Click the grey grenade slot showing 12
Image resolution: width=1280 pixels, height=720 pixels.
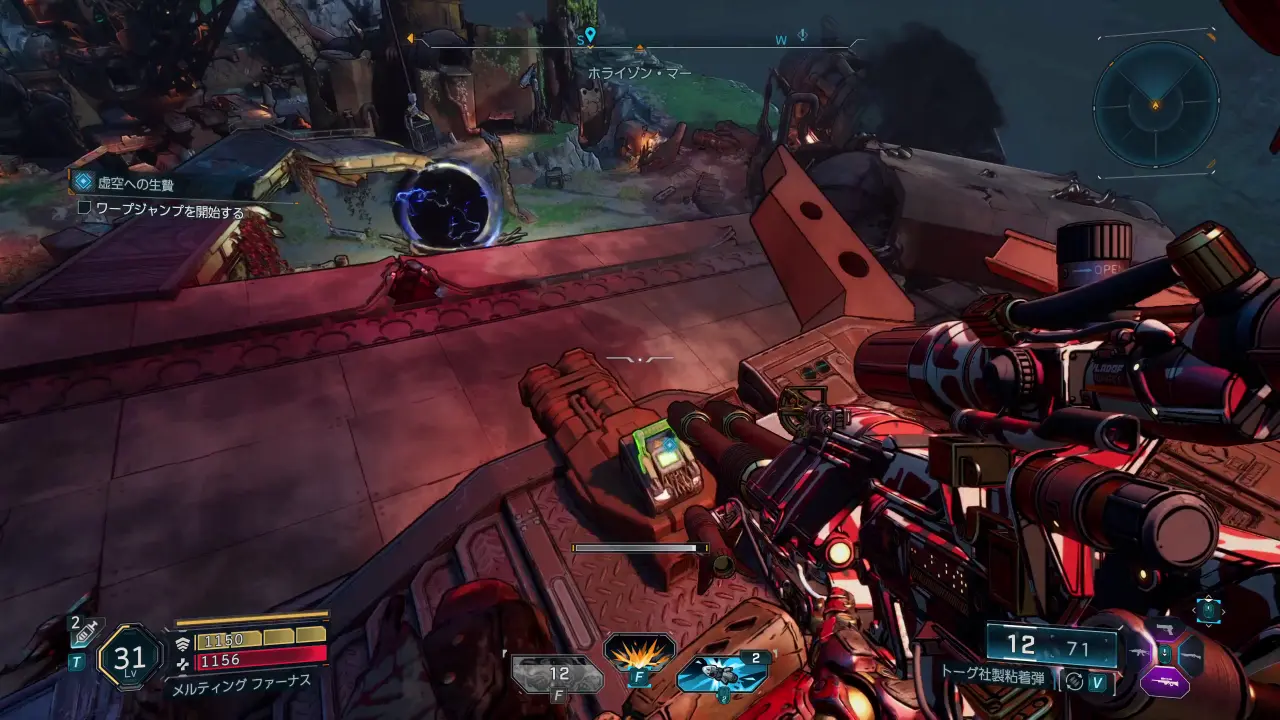[x=558, y=675]
